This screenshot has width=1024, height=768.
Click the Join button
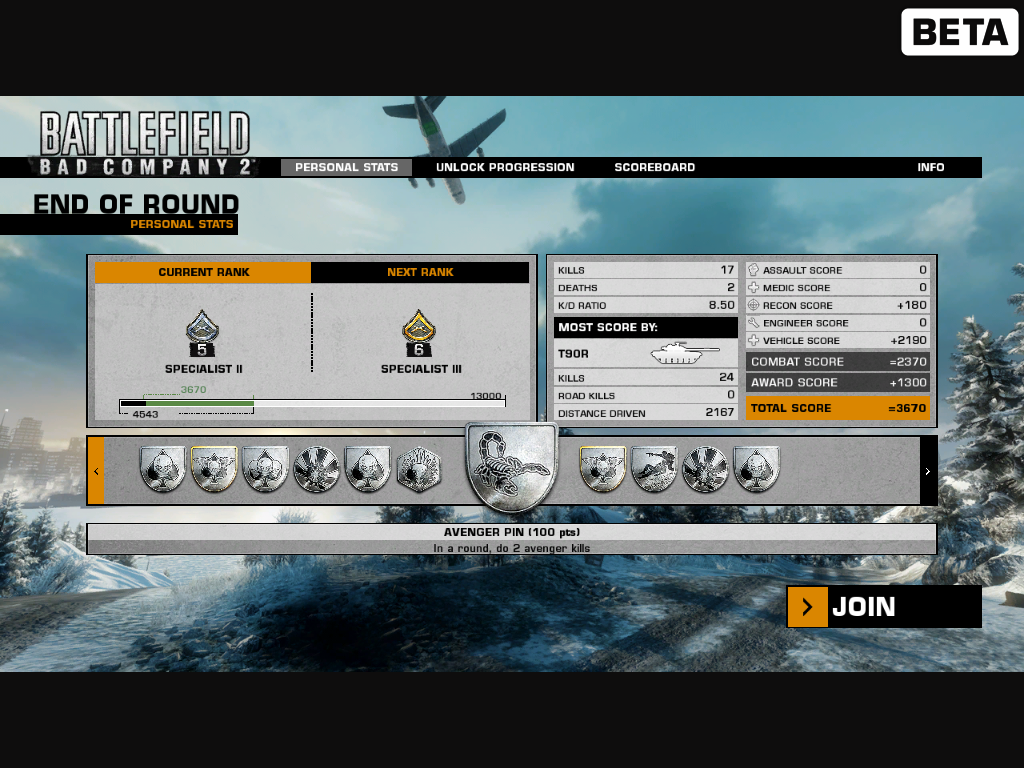click(x=883, y=607)
